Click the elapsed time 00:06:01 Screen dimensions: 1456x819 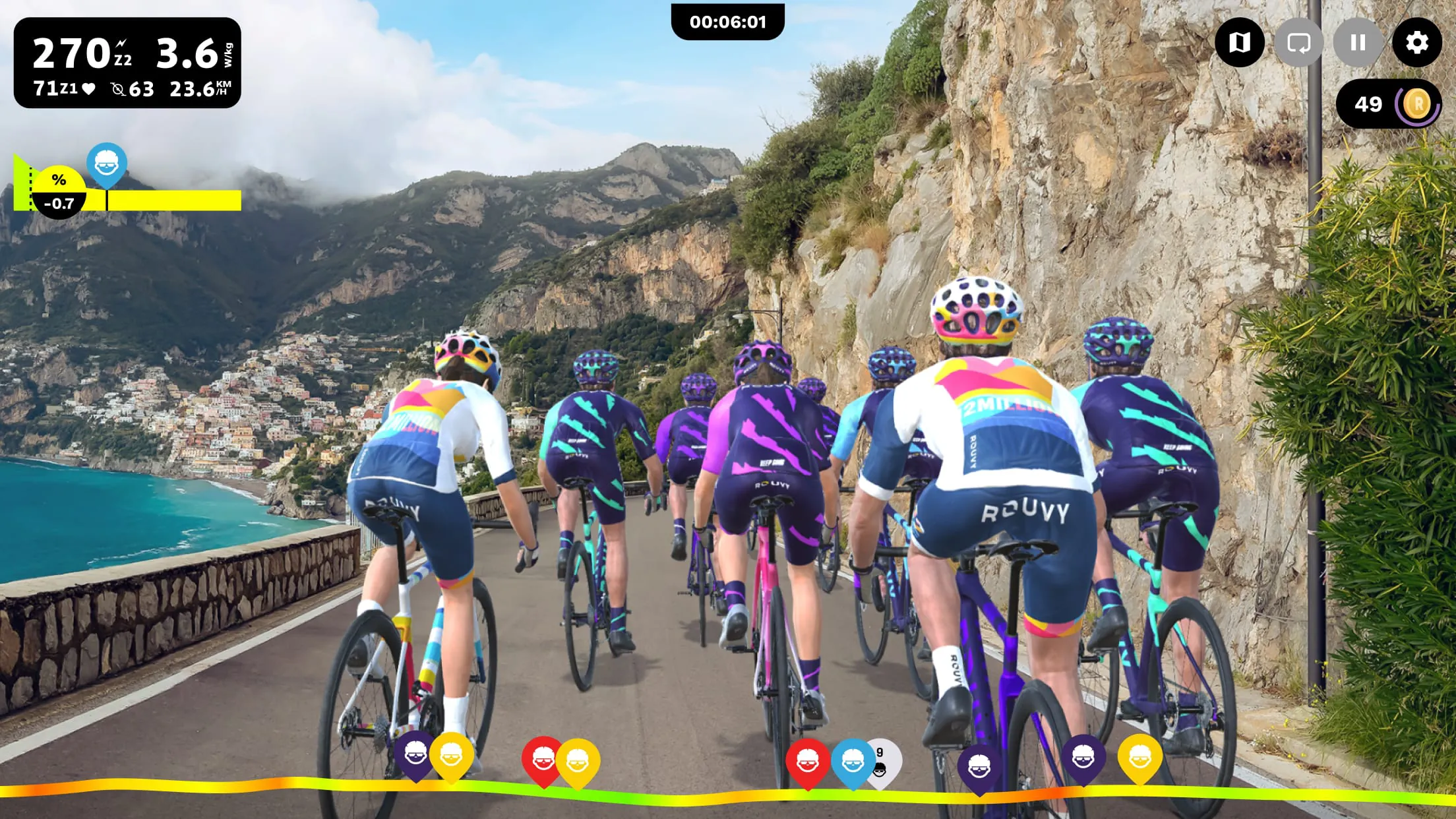tap(728, 22)
